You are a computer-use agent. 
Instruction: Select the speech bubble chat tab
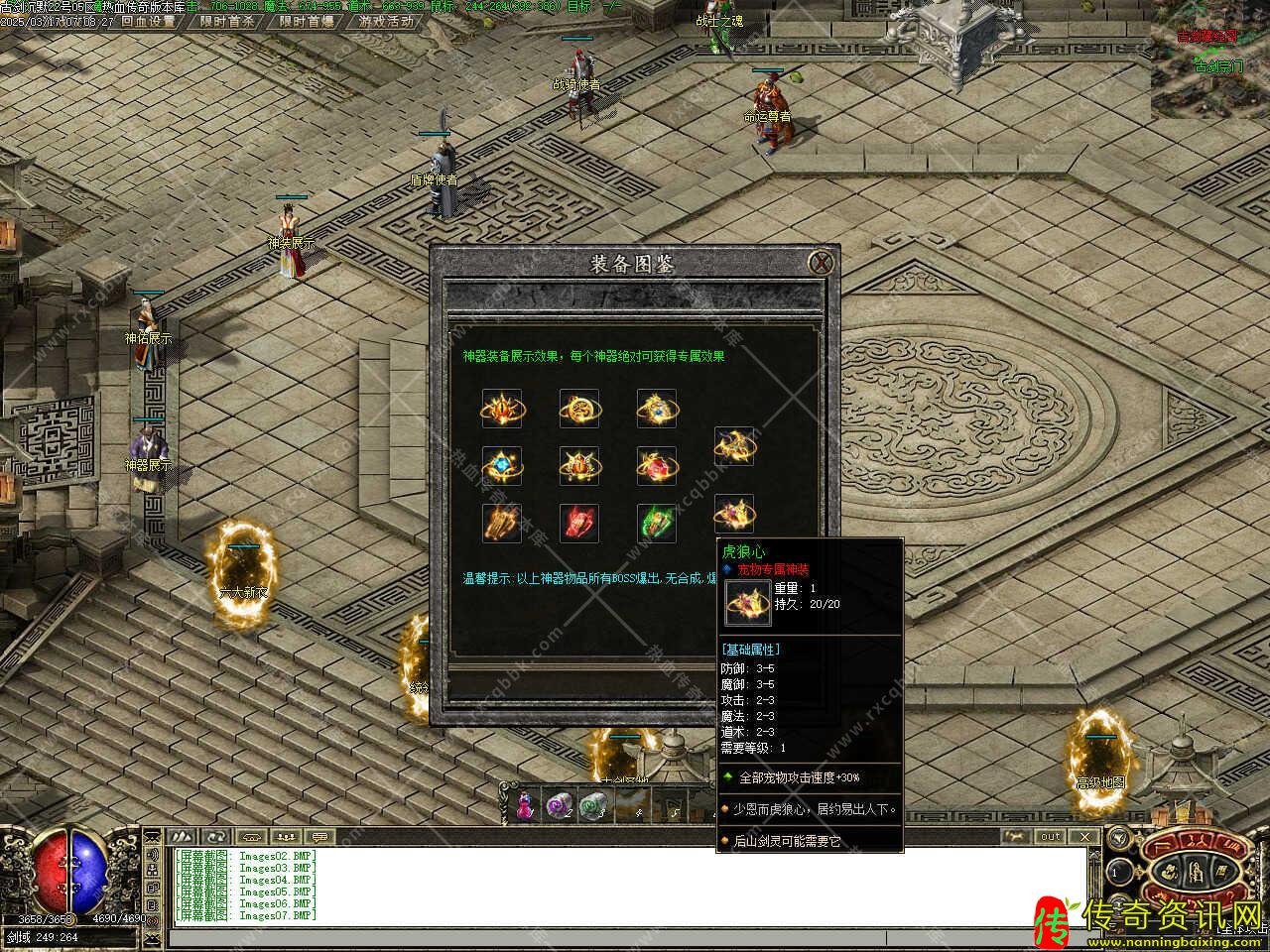click(x=319, y=837)
